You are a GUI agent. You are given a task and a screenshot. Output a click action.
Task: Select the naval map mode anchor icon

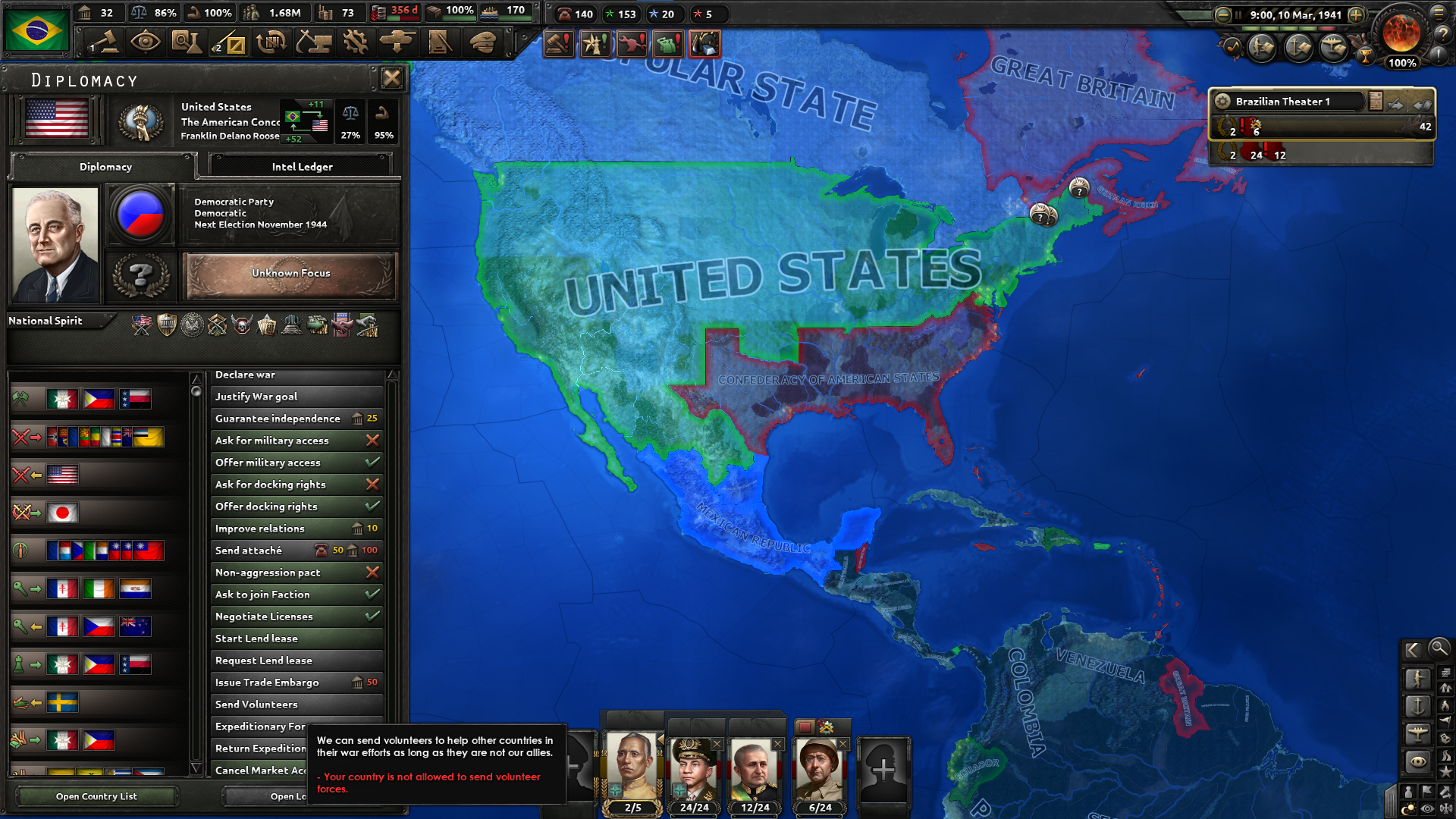(x=1418, y=705)
